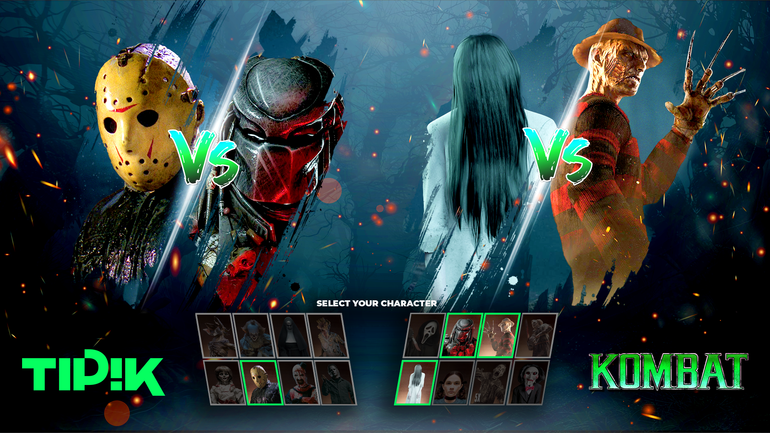Choose the Nun character portrait
770x433 pixels.
coord(289,337)
